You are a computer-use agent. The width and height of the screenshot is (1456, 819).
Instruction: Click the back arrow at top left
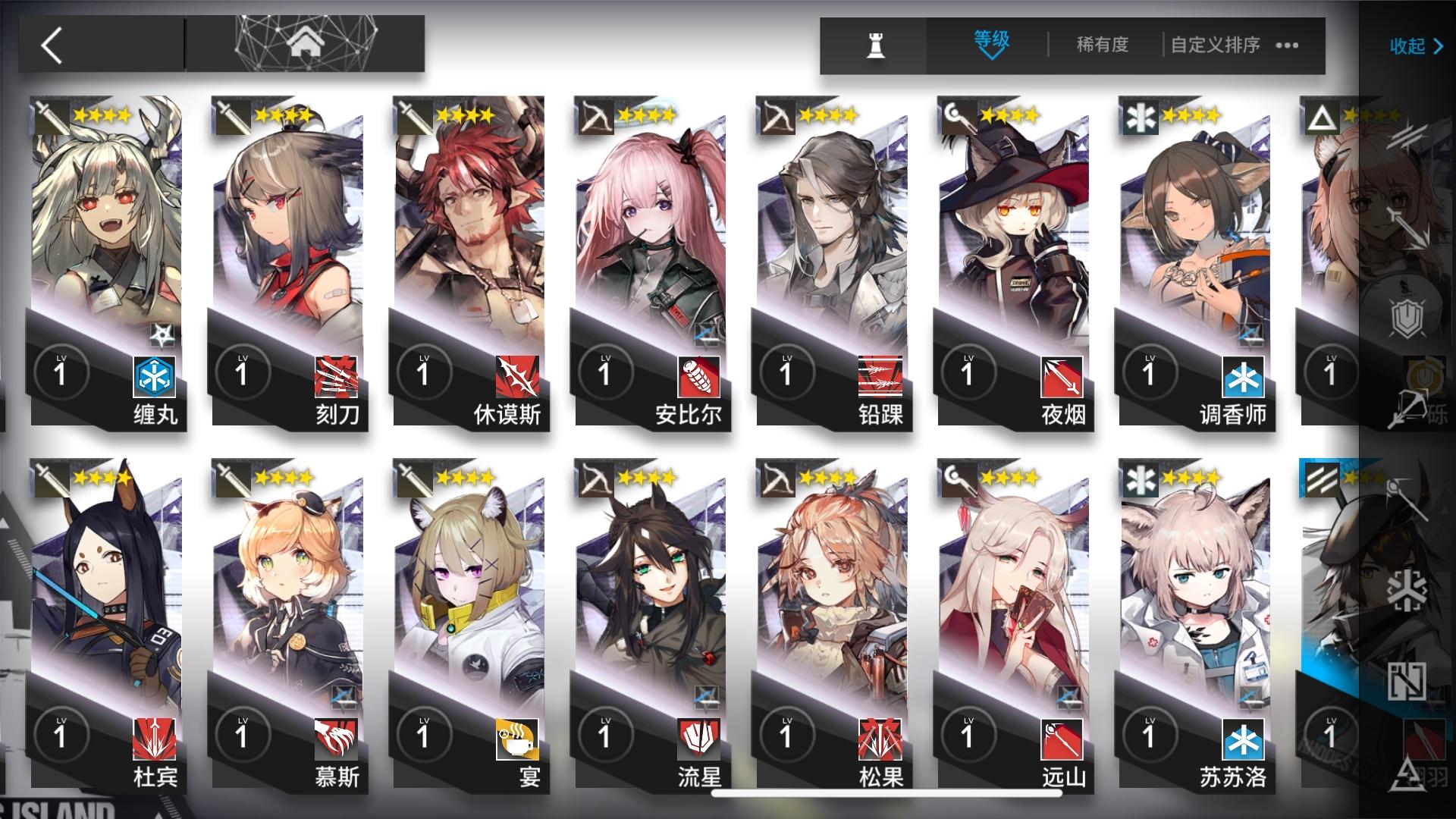[x=49, y=44]
